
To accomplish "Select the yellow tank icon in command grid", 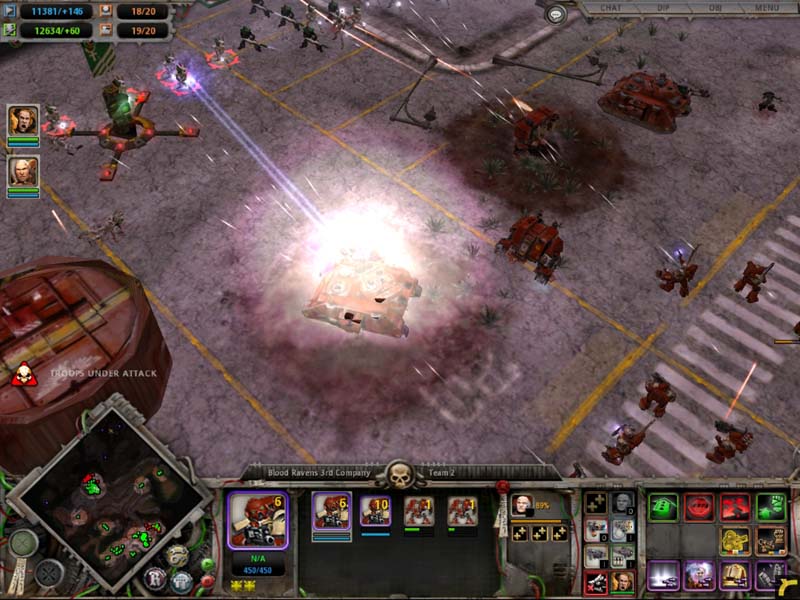I will point(734,541).
